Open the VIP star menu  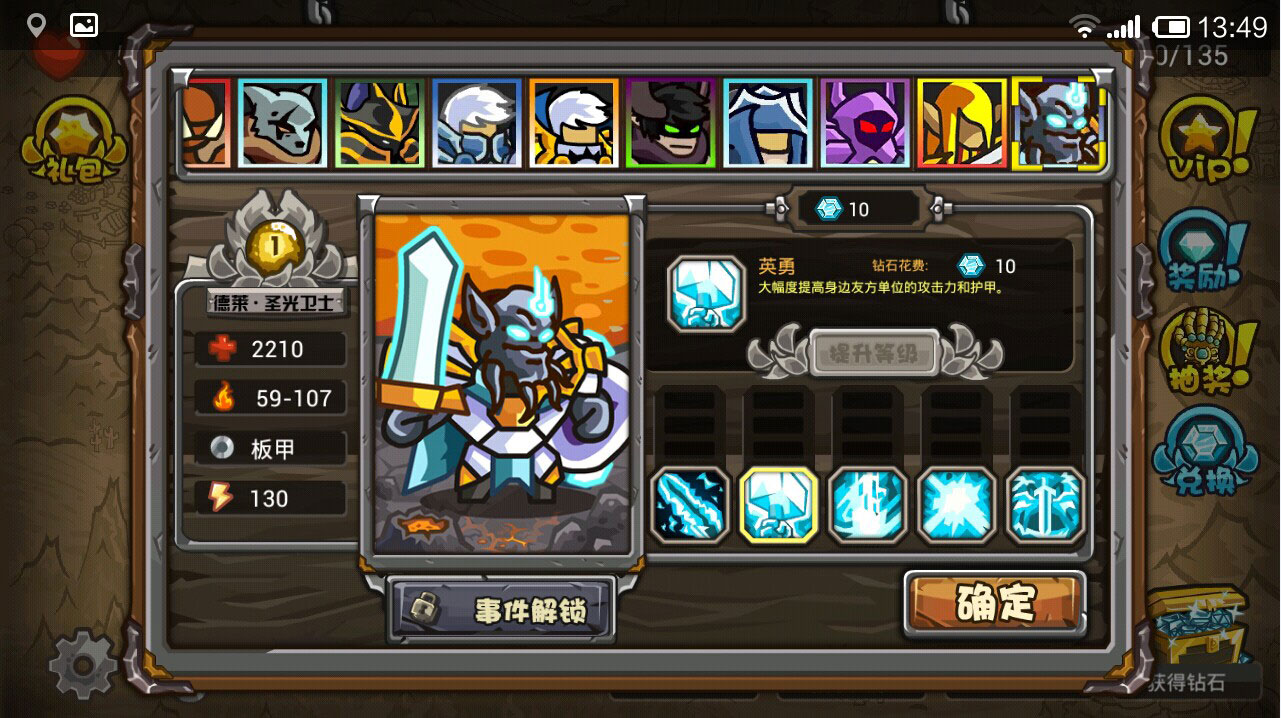(x=1207, y=142)
